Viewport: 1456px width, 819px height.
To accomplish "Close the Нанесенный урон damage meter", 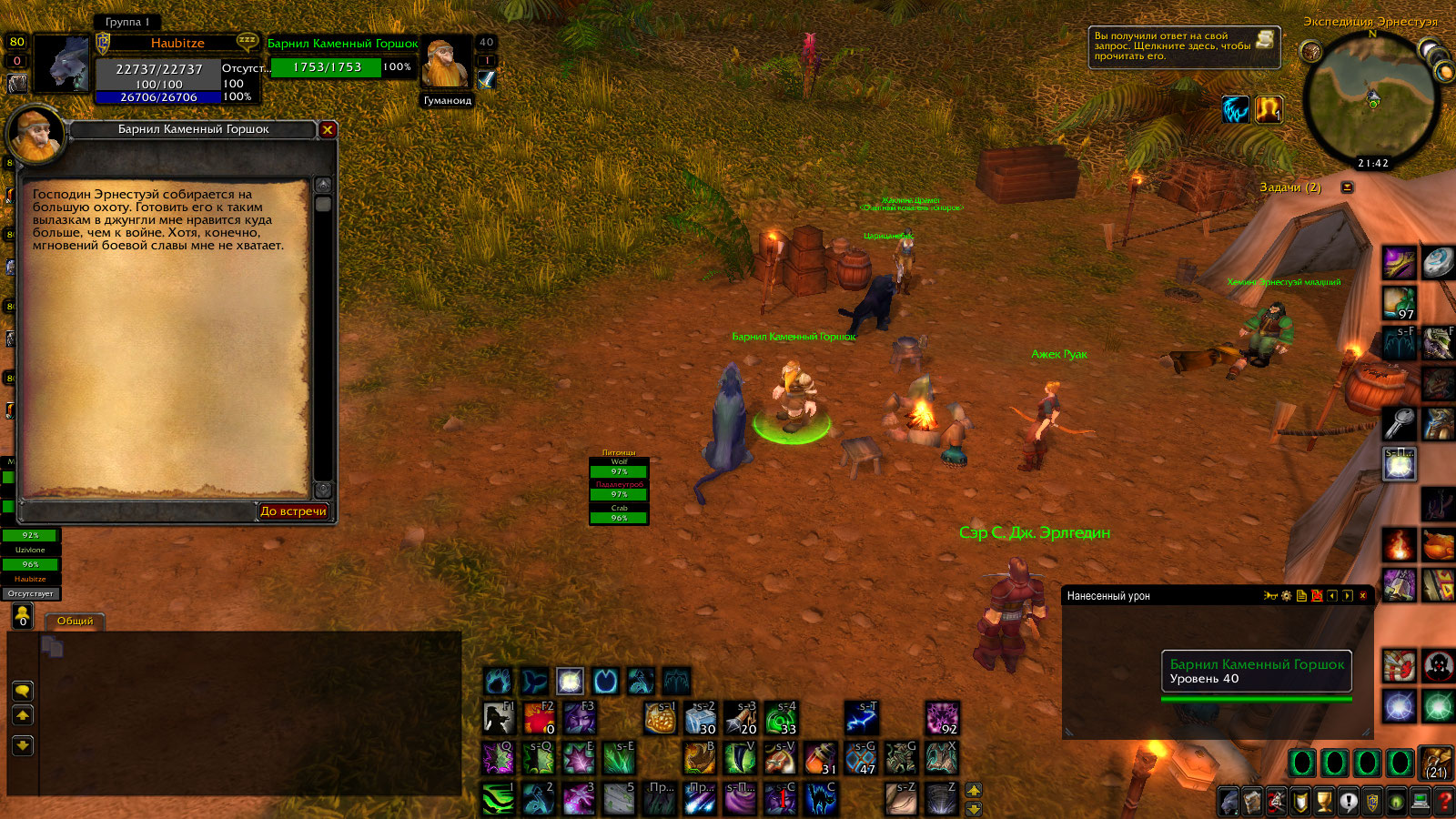I will tap(1362, 596).
